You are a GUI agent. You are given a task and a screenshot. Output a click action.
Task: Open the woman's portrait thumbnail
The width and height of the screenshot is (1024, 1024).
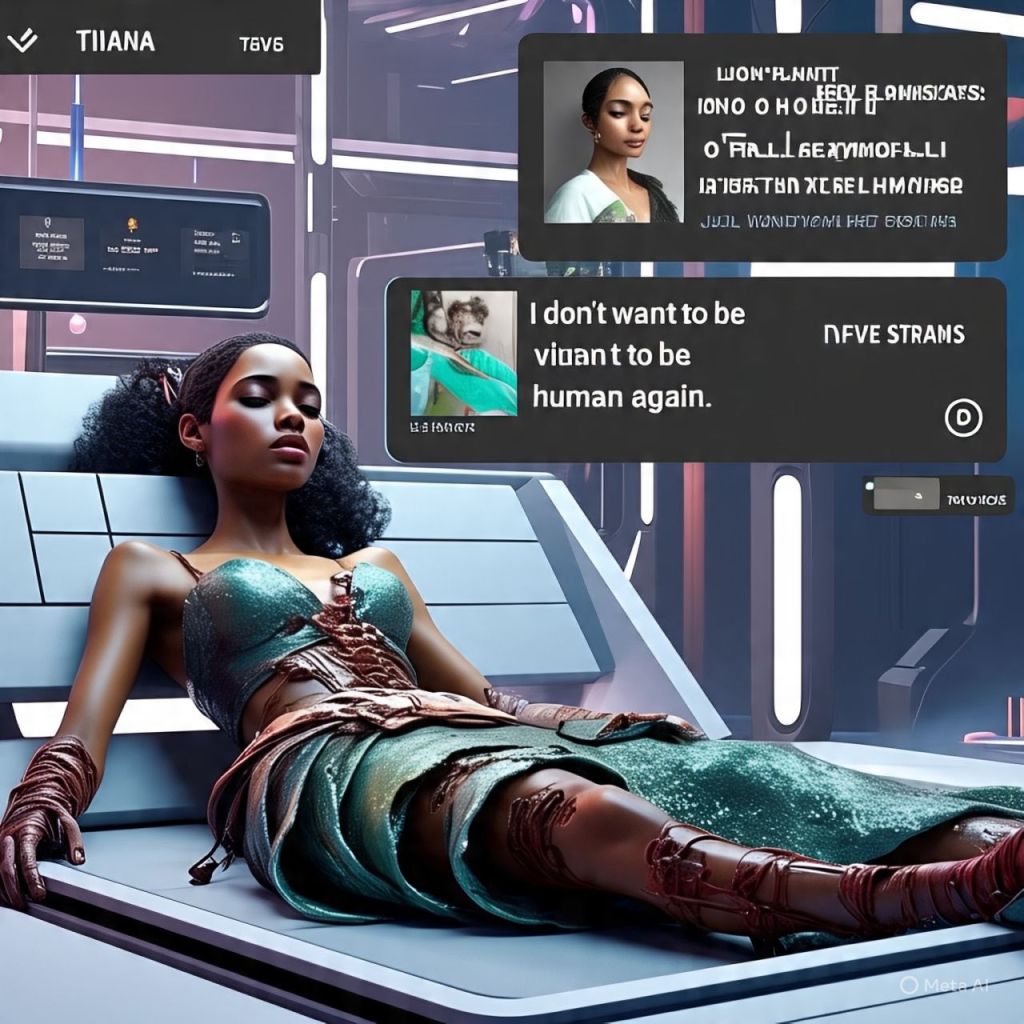(x=613, y=142)
